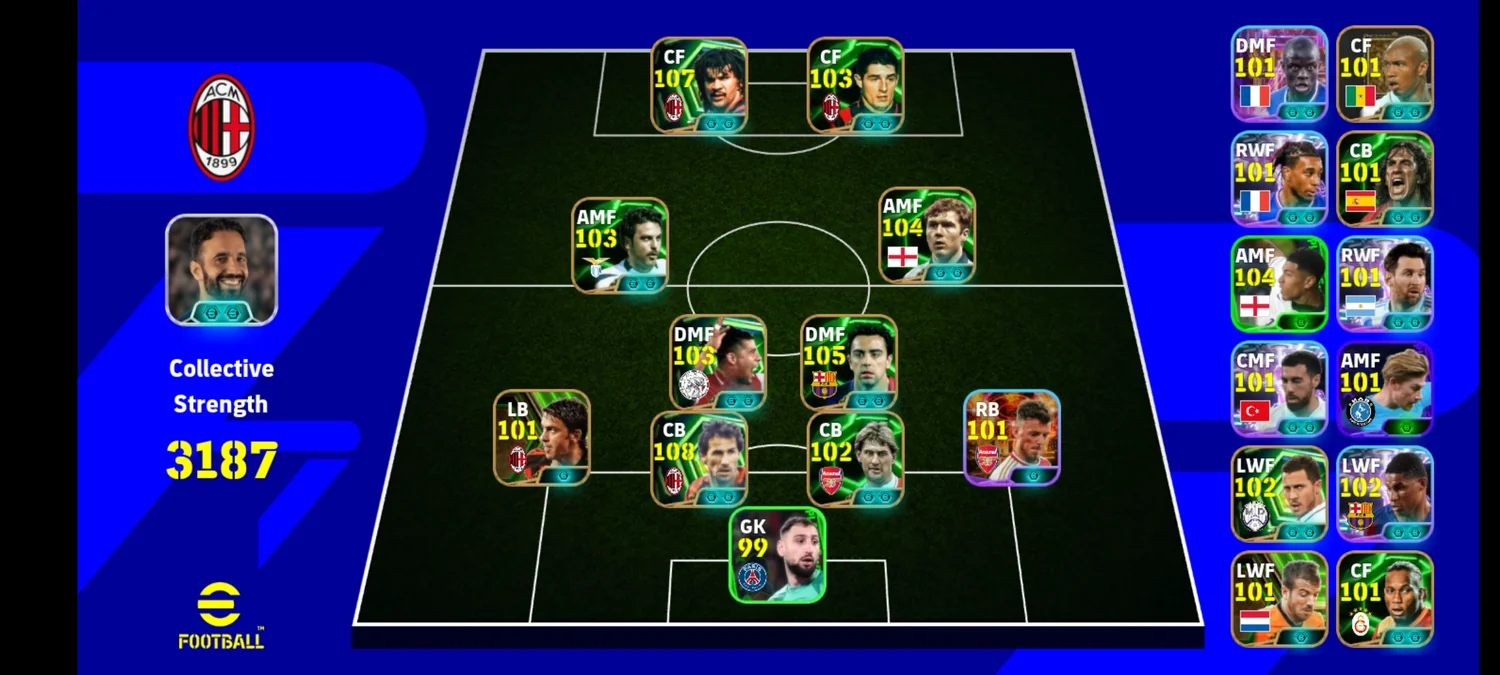Choose substitute CF 101 with Senegal flag
This screenshot has width=1500, height=675.
tap(1385, 74)
